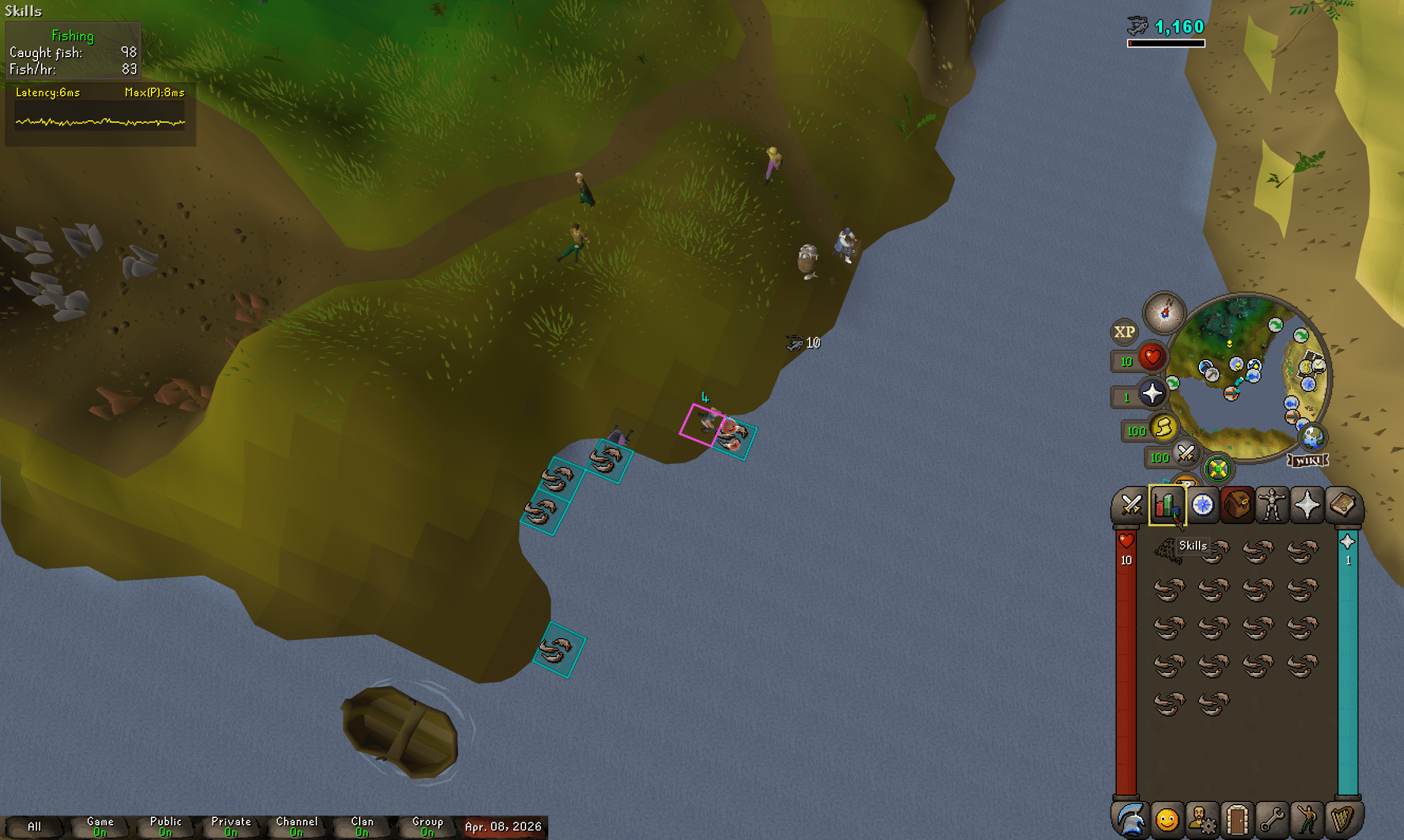
Task: Open the Worn Equipment tab
Action: tap(1272, 506)
